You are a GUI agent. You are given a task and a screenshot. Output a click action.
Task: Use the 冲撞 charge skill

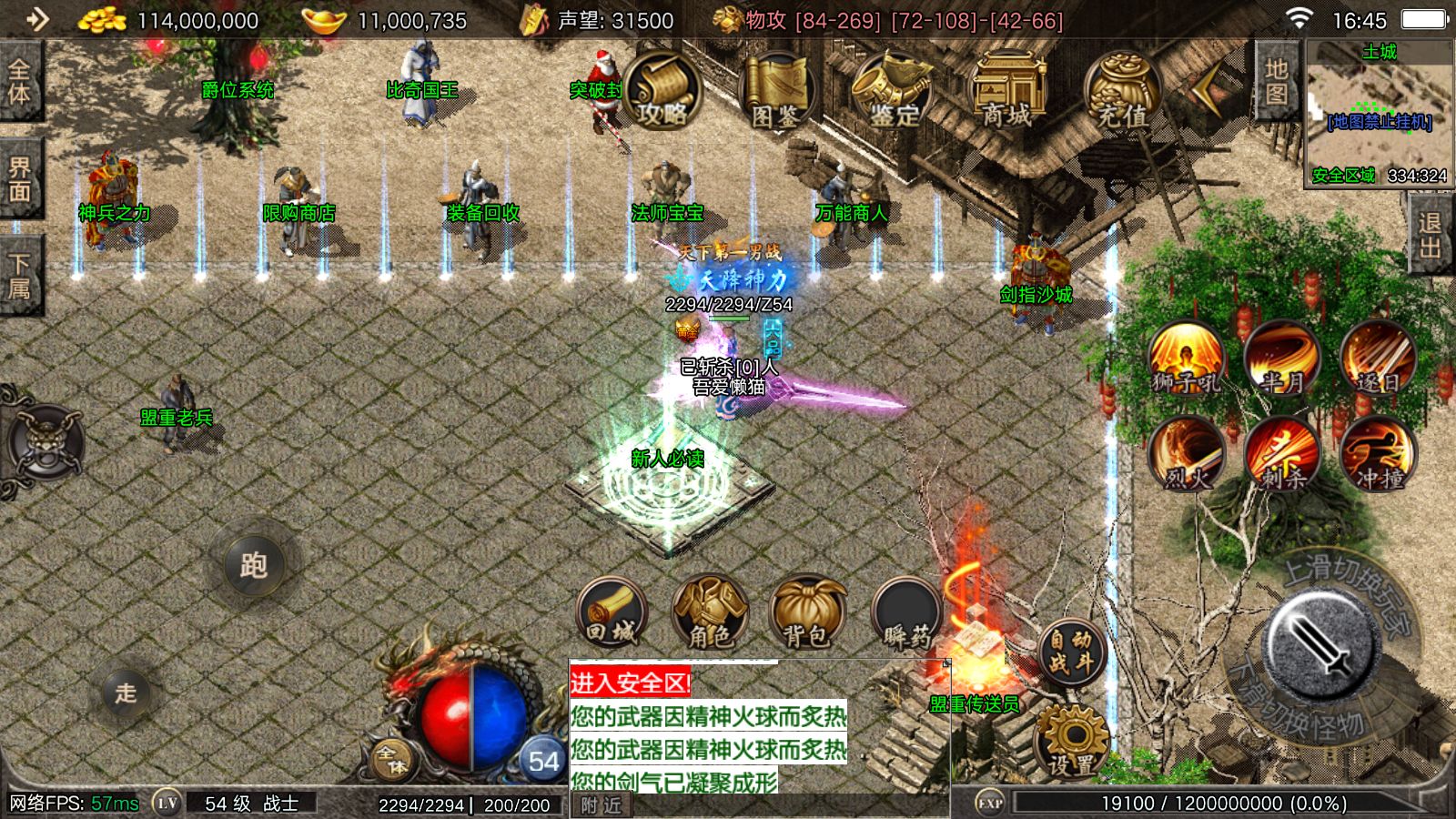coord(1378,454)
